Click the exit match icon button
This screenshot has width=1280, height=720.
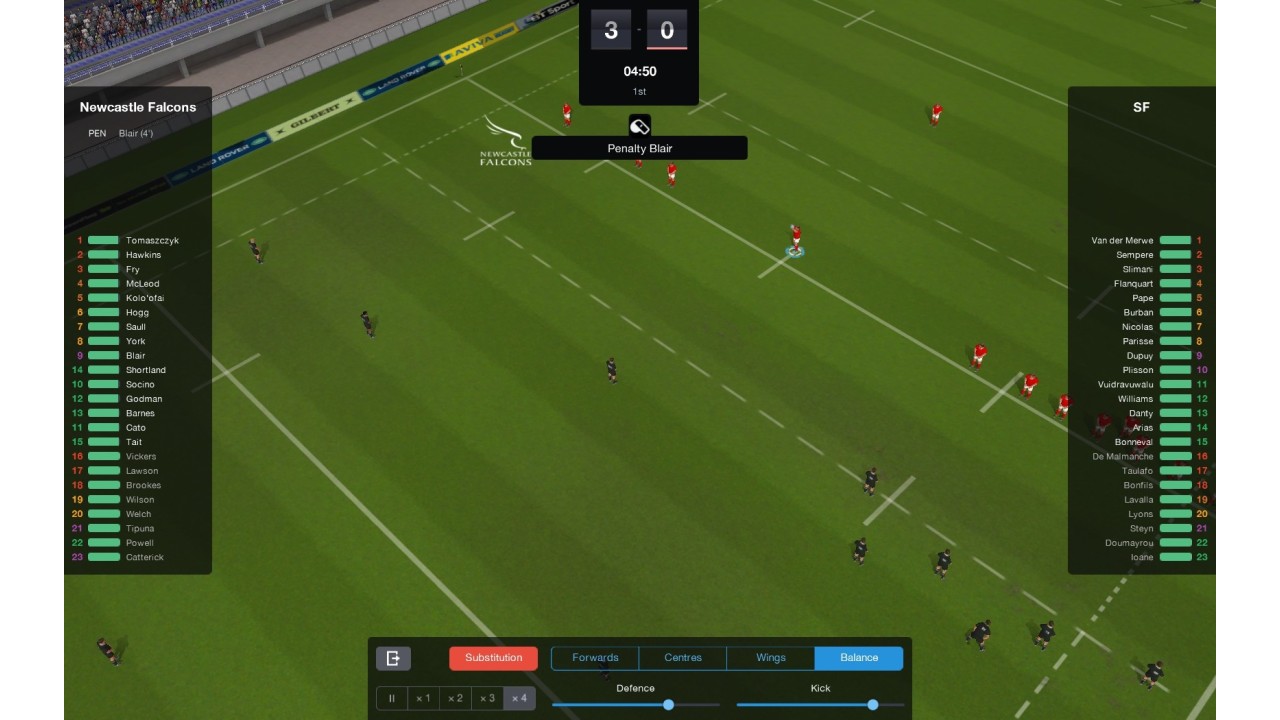click(393, 658)
